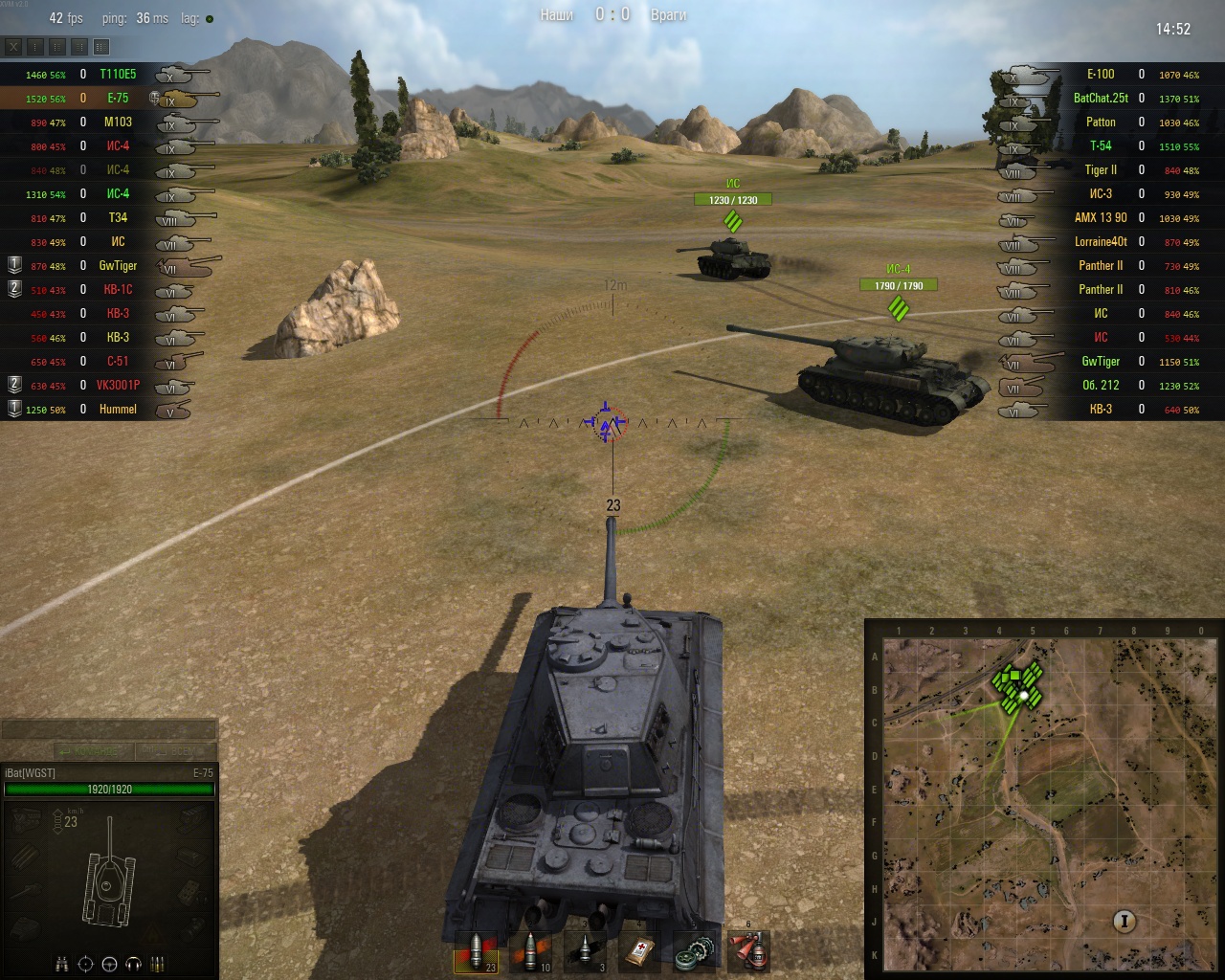Choose the shell slot with 3 rounds
This screenshot has width=1225, height=980.
[x=585, y=950]
